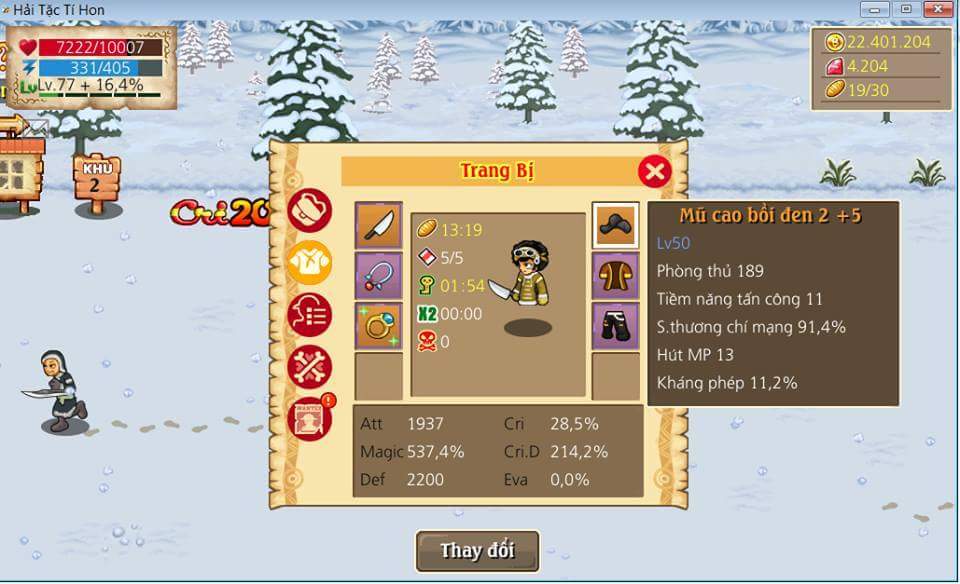960x584 pixels.
Task: Open the character info list tab
Action: click(310, 315)
